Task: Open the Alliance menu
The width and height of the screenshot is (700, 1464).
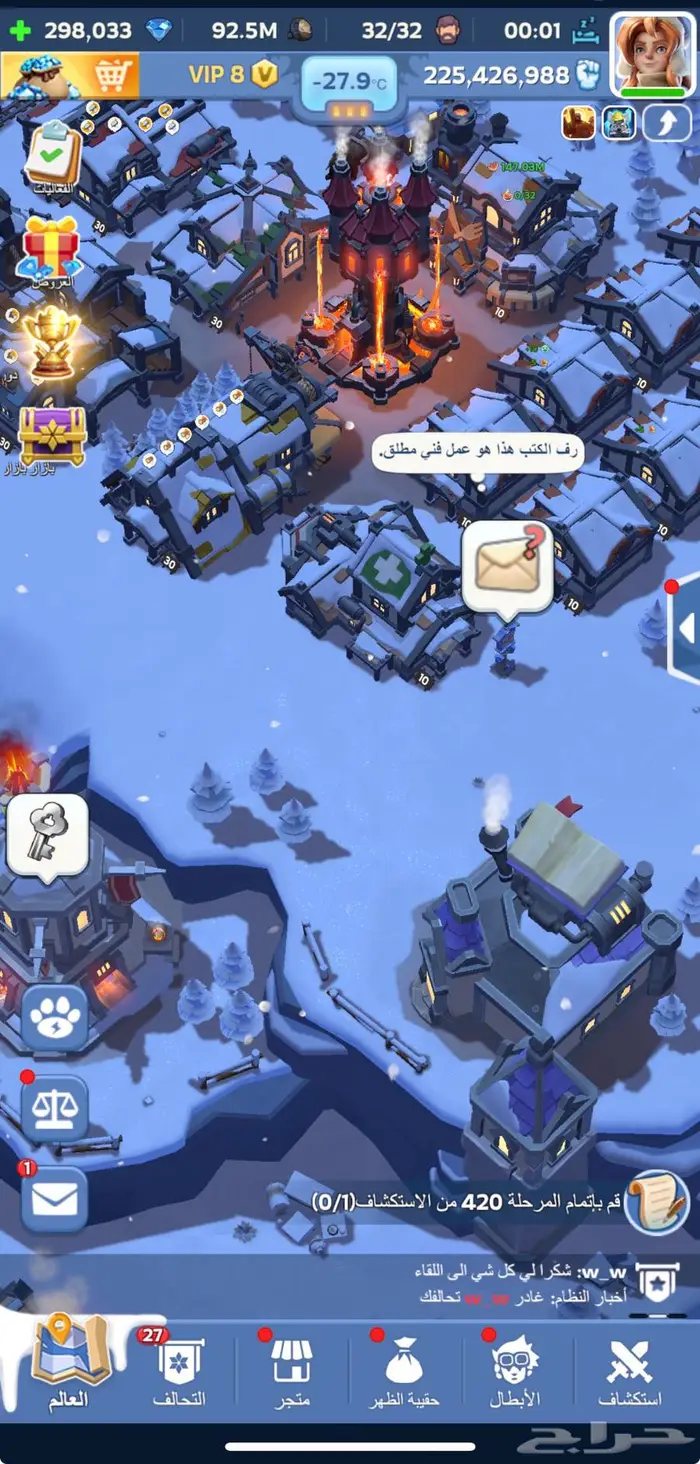Action: point(180,1372)
